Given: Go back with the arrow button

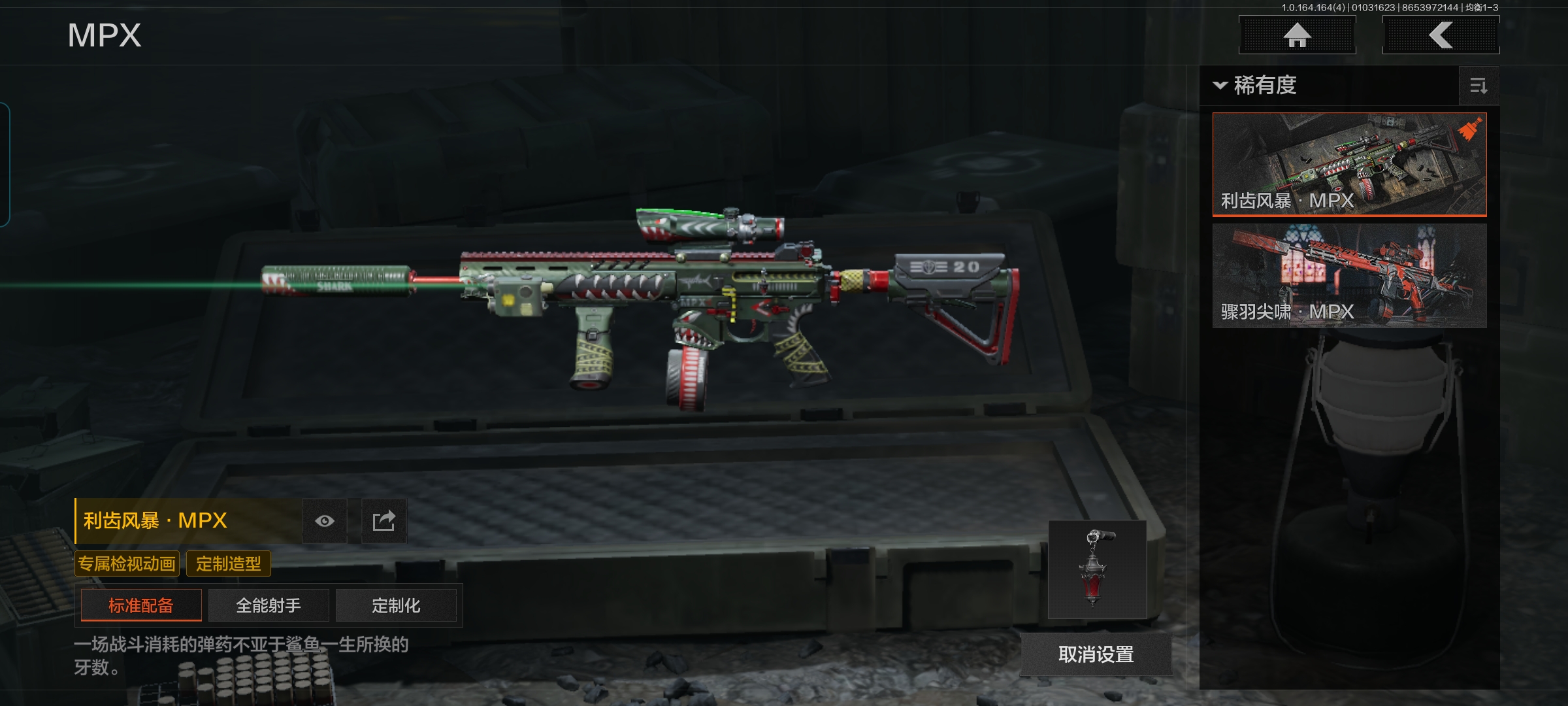Looking at the screenshot, I should (x=1441, y=35).
